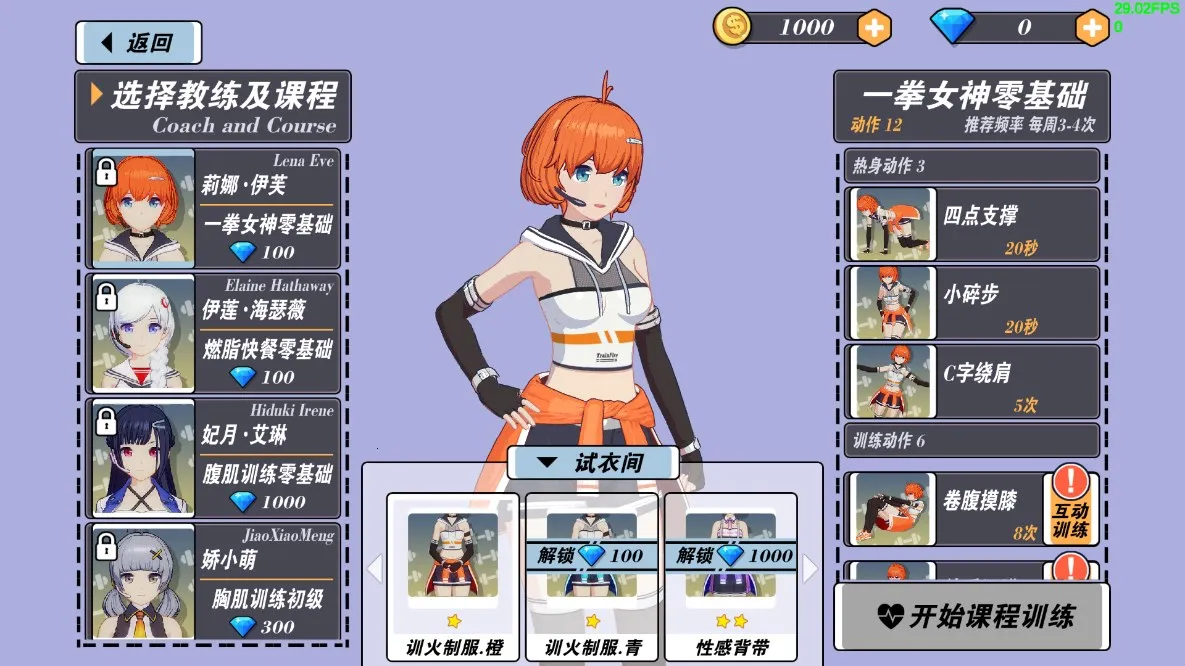Image resolution: width=1185 pixels, height=666 pixels.
Task: Collapse the 试衣间 fitting room panel
Action: click(x=593, y=463)
